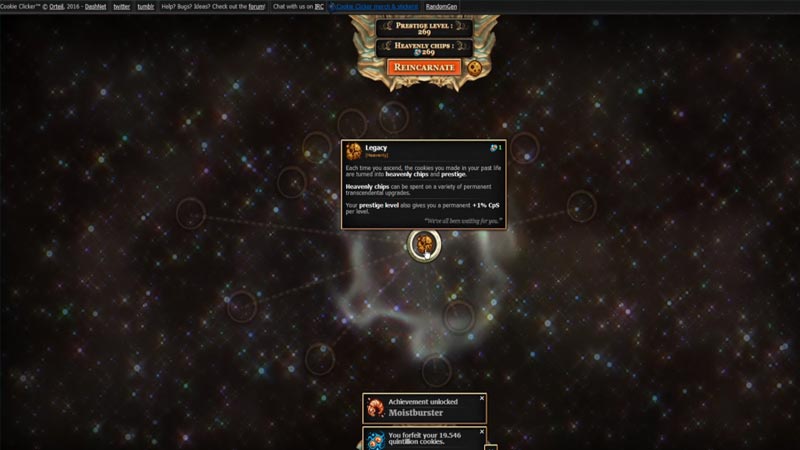
Task: Open the RandomGen link
Action: (x=442, y=6)
